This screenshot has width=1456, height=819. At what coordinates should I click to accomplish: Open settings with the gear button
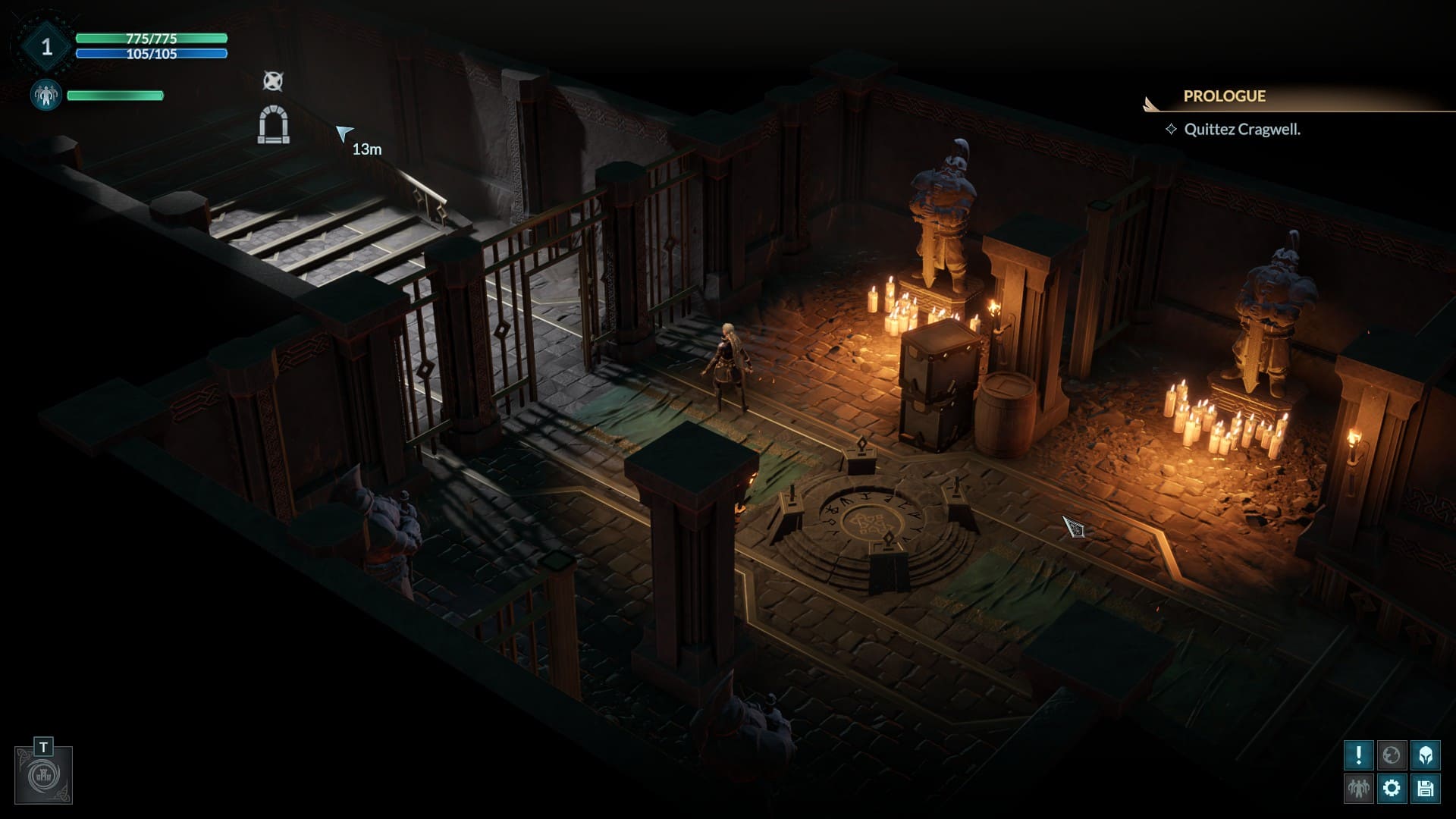1392,789
